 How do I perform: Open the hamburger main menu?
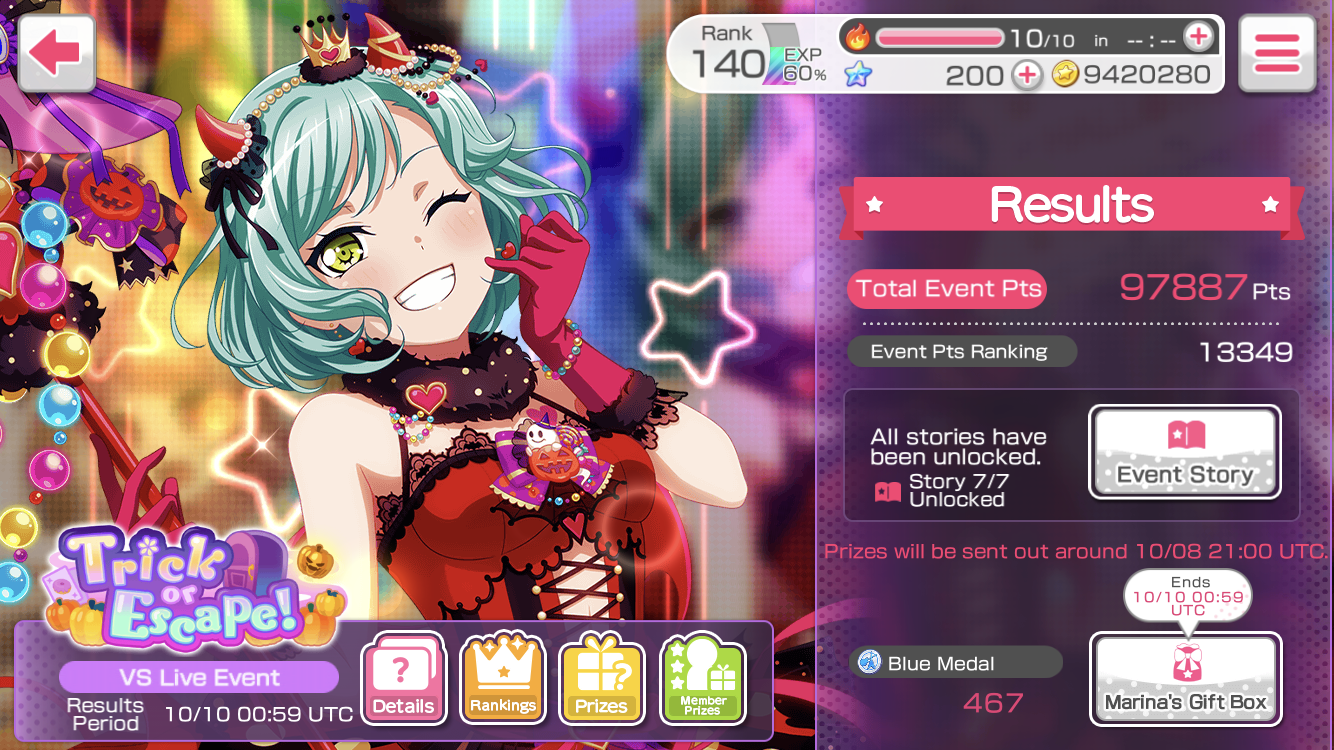[x=1275, y=53]
